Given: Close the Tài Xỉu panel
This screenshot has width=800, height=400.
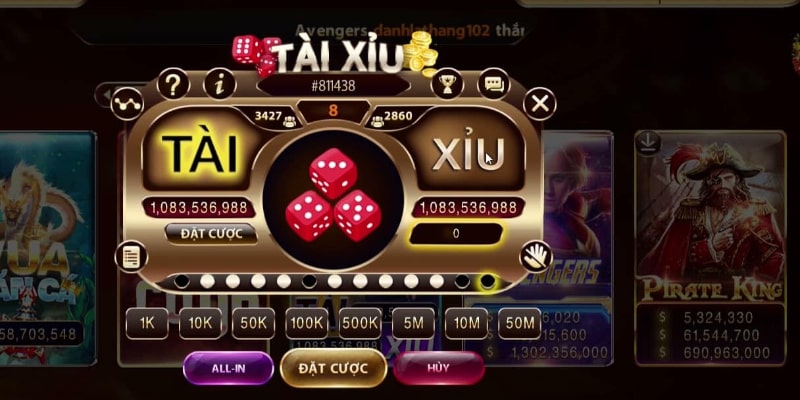Looking at the screenshot, I should point(540,102).
